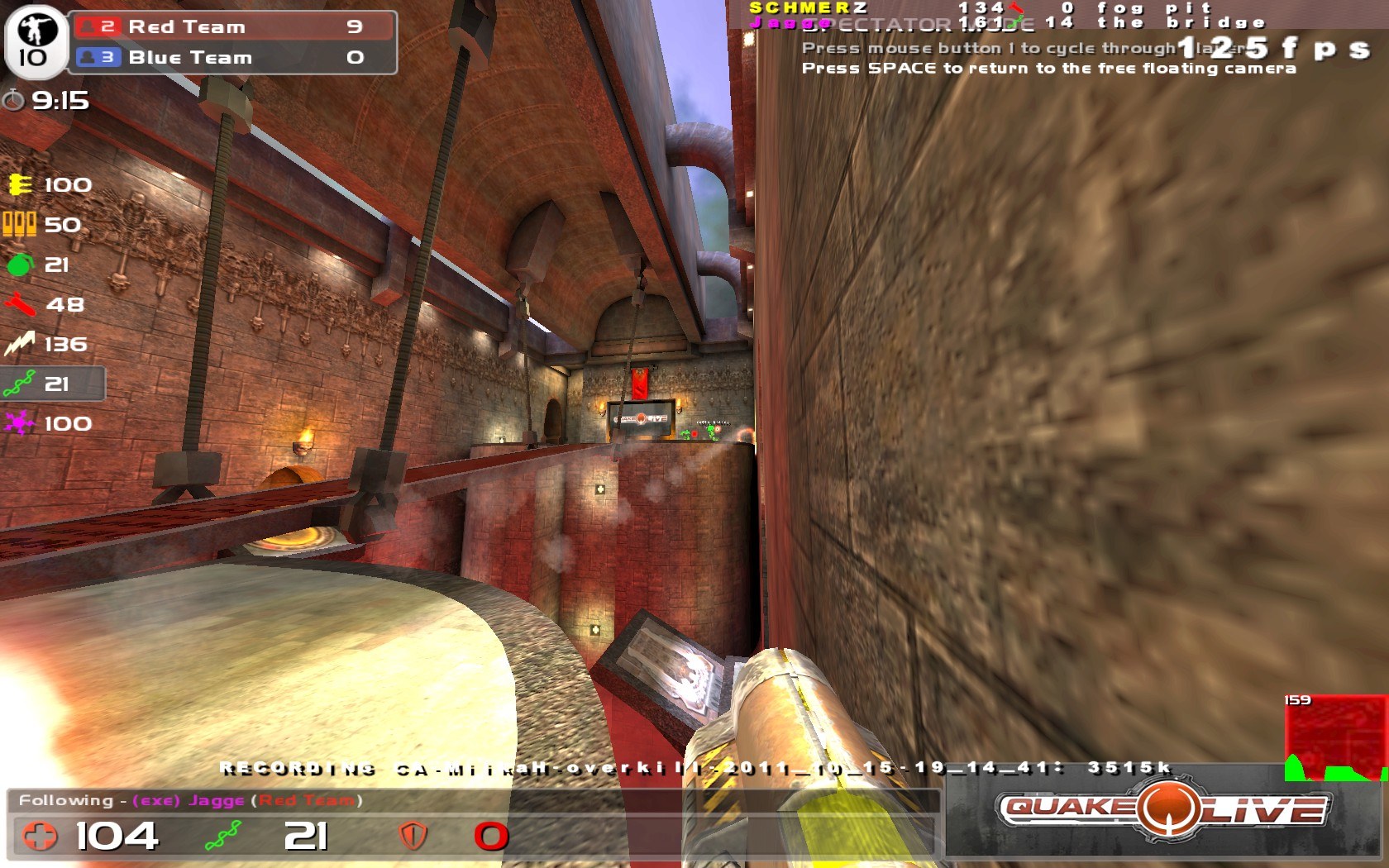The width and height of the screenshot is (1389, 868).
Task: Click the Blue Team score row
Action: (x=232, y=57)
